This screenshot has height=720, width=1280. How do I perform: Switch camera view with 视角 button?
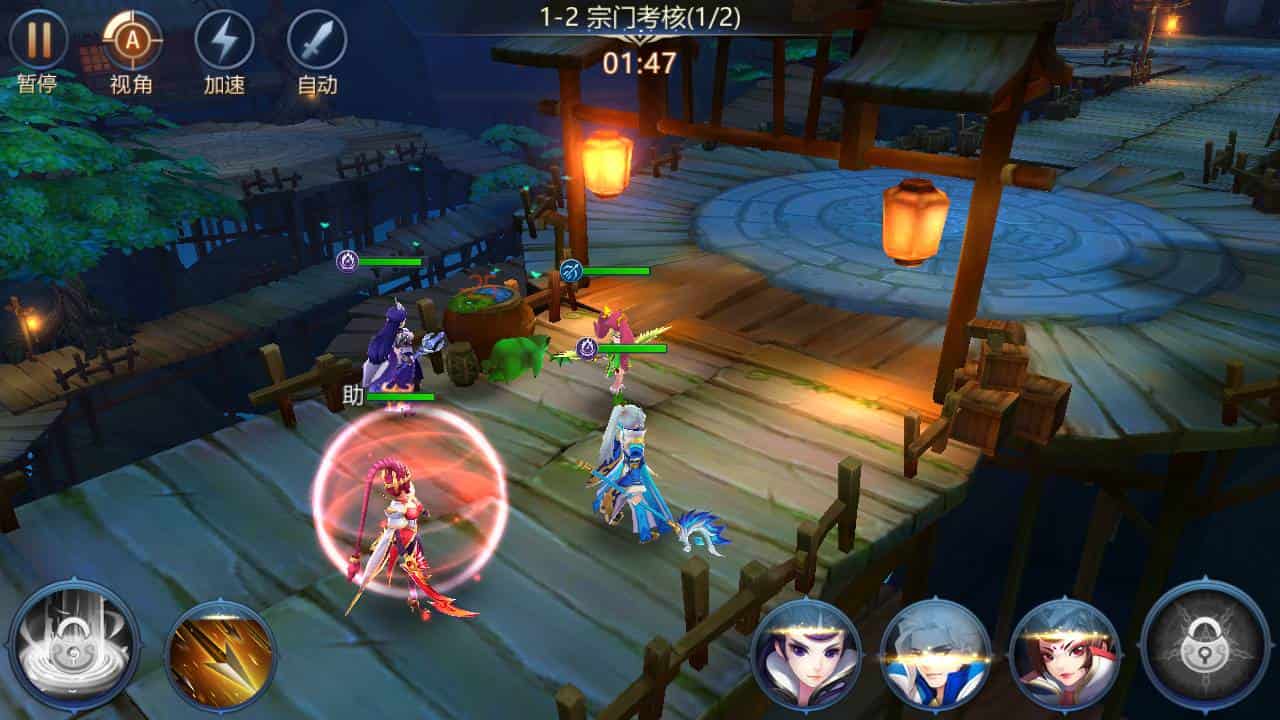pos(132,41)
